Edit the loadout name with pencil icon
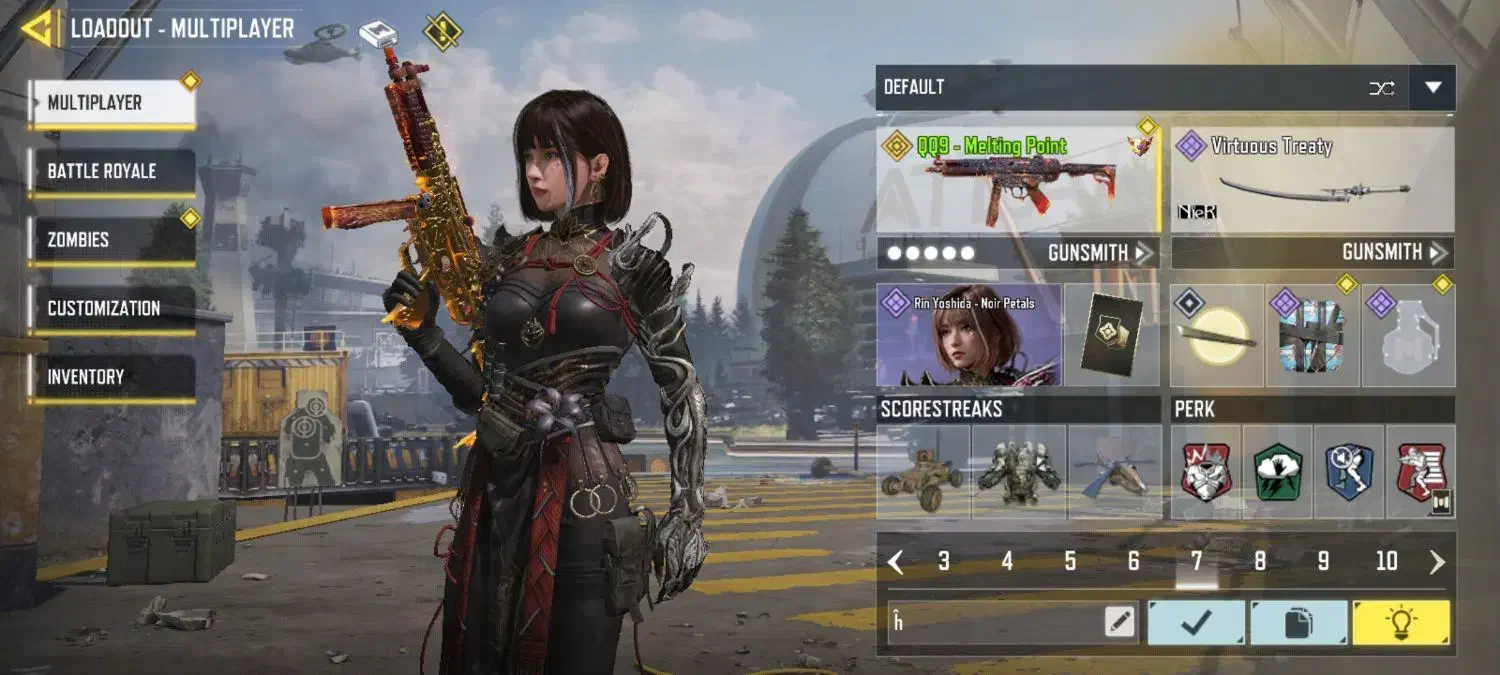This screenshot has width=1500, height=675. (x=1120, y=623)
